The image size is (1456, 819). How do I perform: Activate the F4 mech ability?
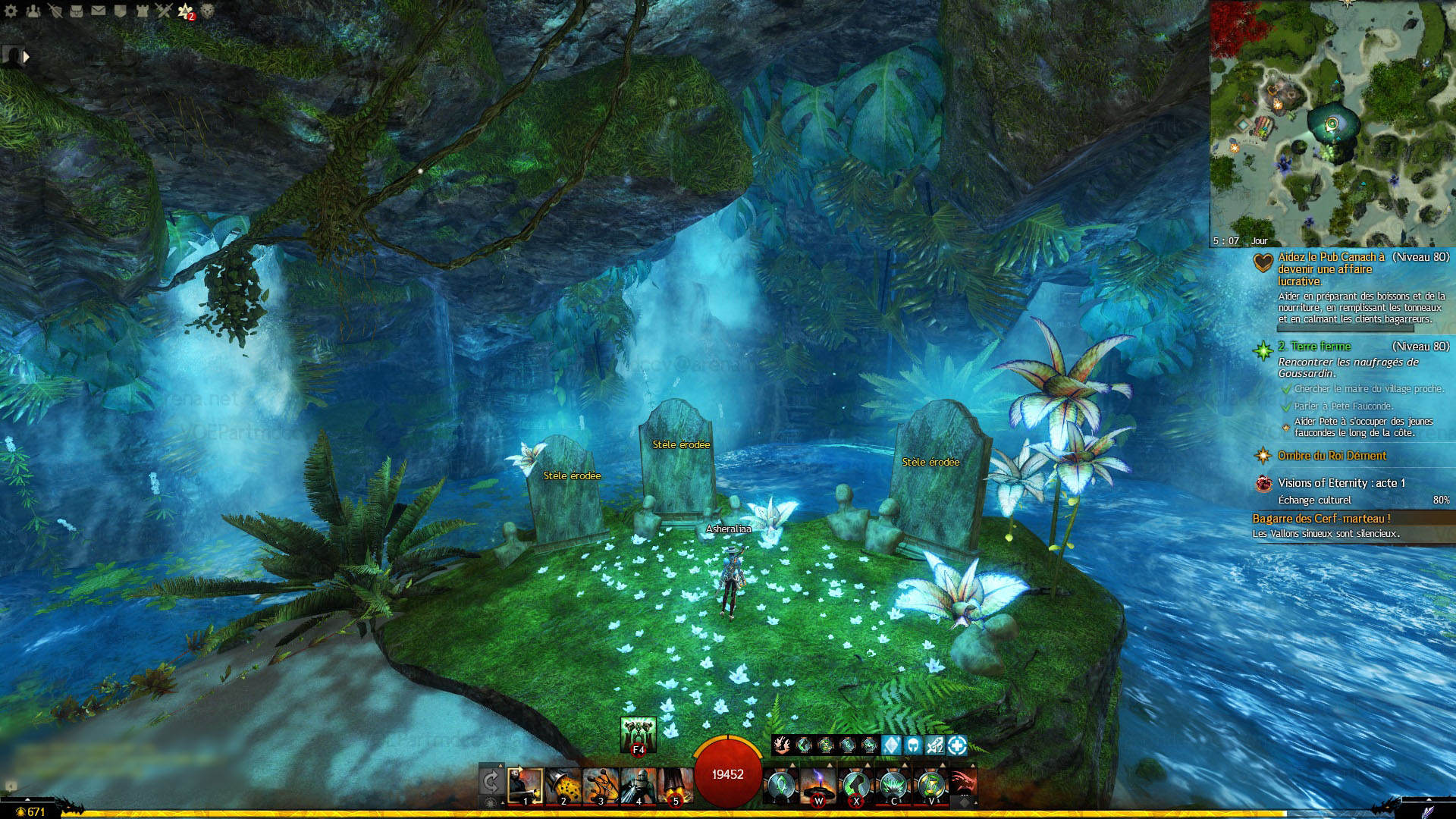click(638, 735)
